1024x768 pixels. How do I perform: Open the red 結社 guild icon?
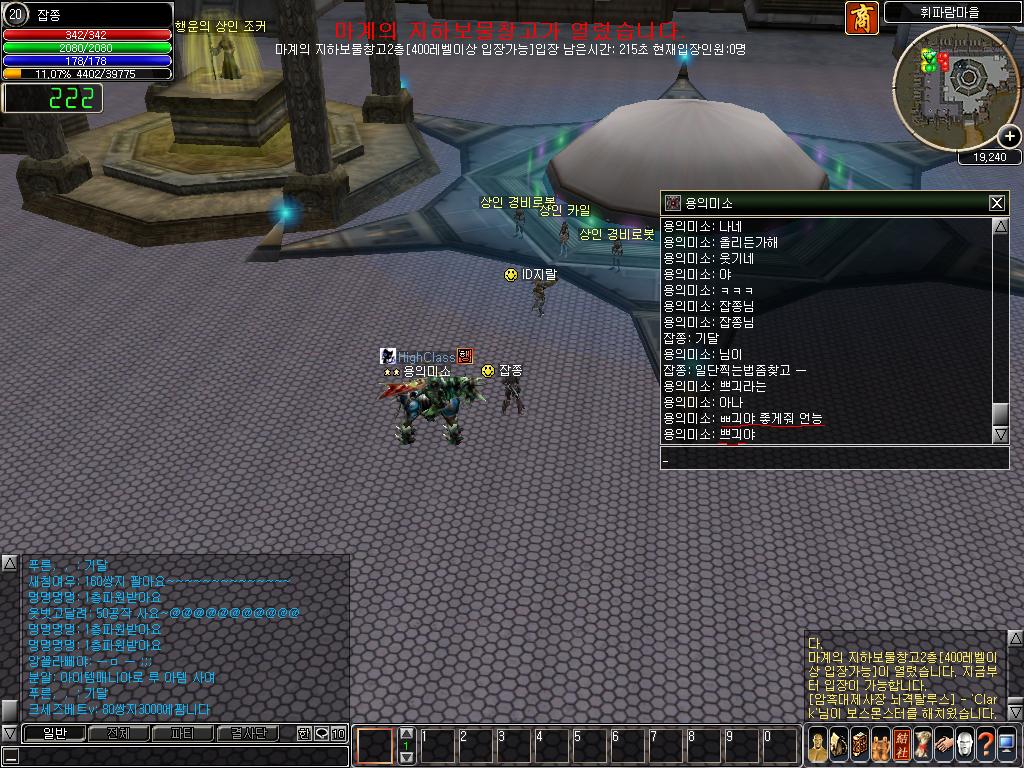coord(902,743)
